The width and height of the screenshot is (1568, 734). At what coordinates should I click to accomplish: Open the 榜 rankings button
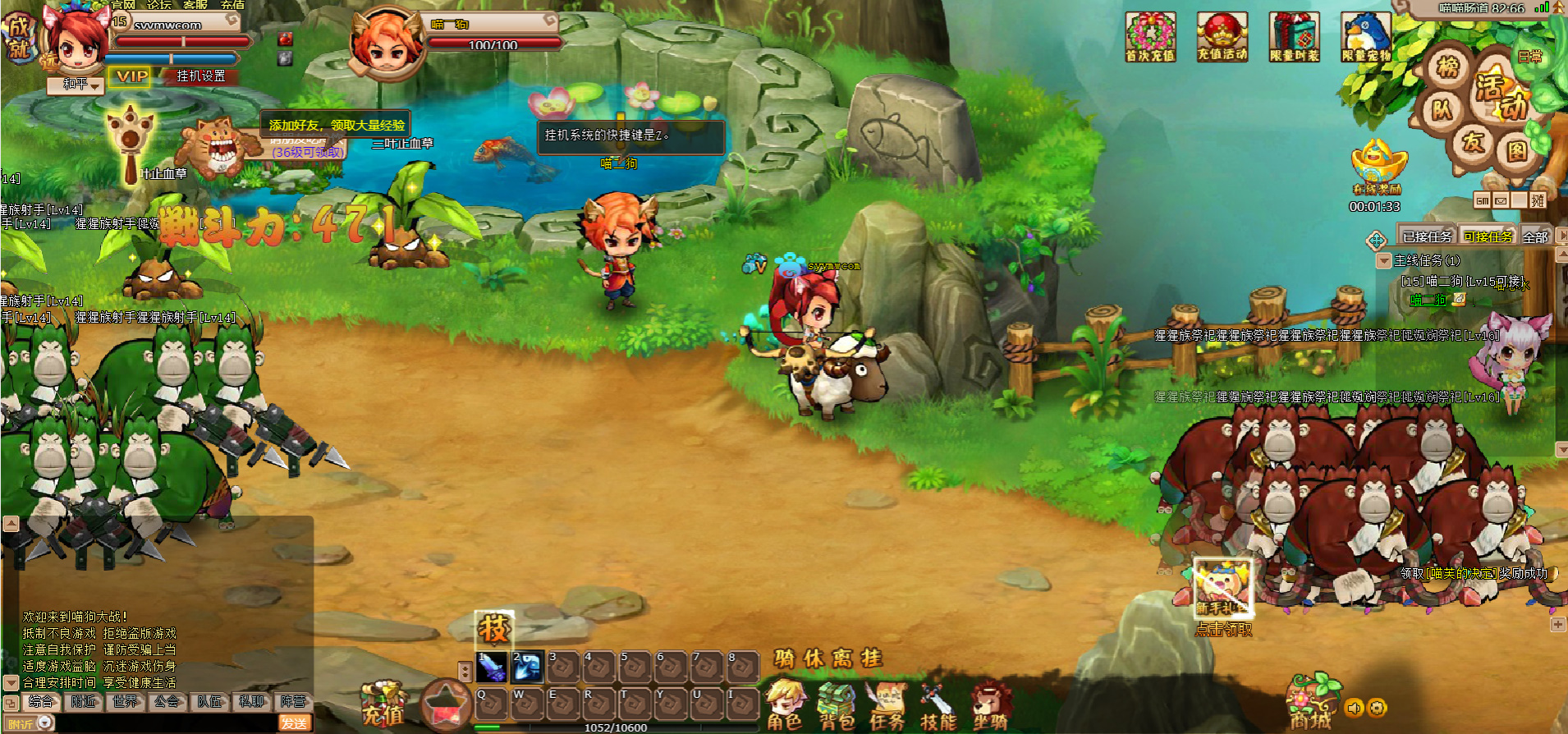[1448, 67]
